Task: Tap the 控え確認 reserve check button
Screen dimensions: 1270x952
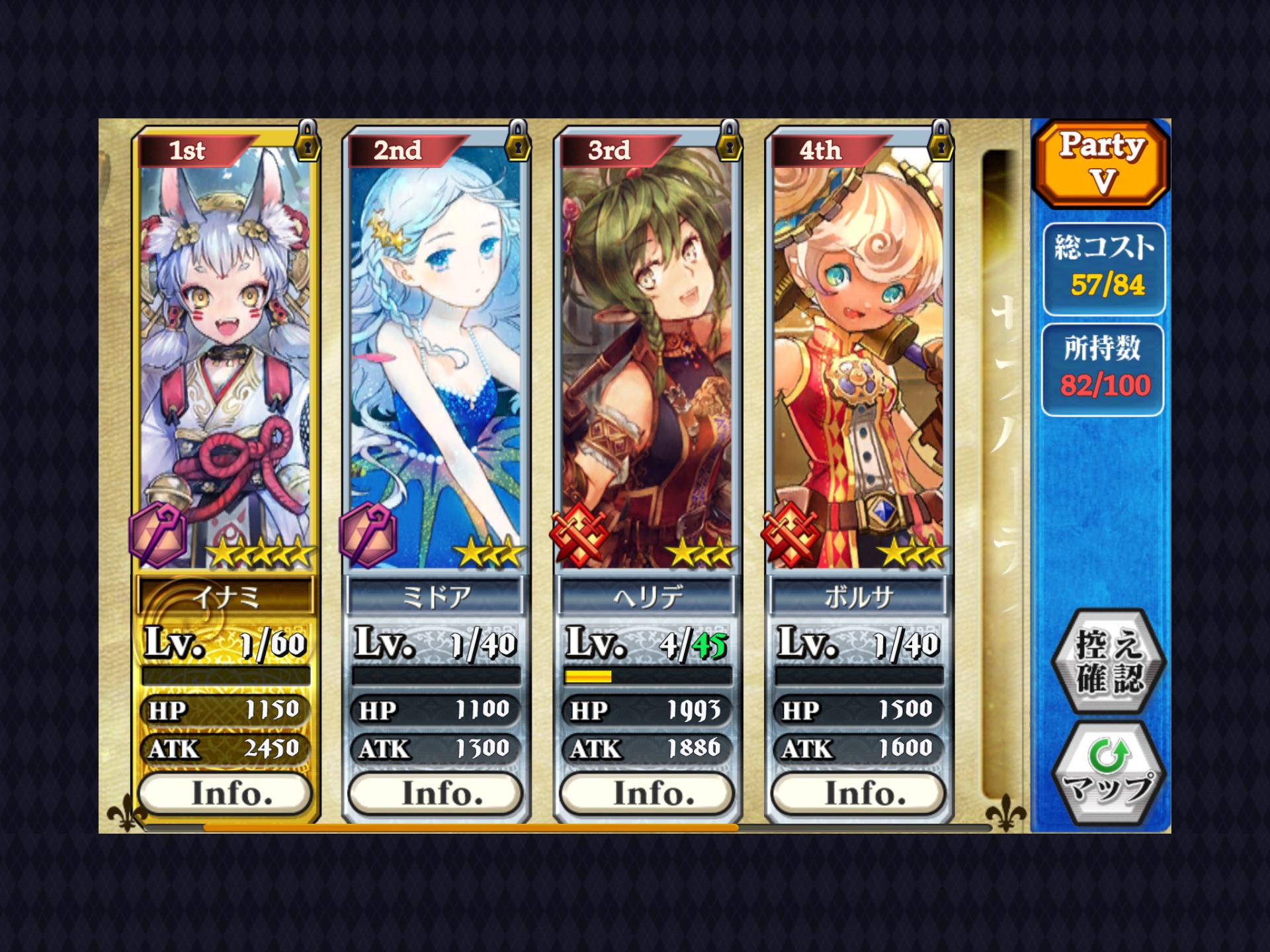Action: click(x=1109, y=661)
